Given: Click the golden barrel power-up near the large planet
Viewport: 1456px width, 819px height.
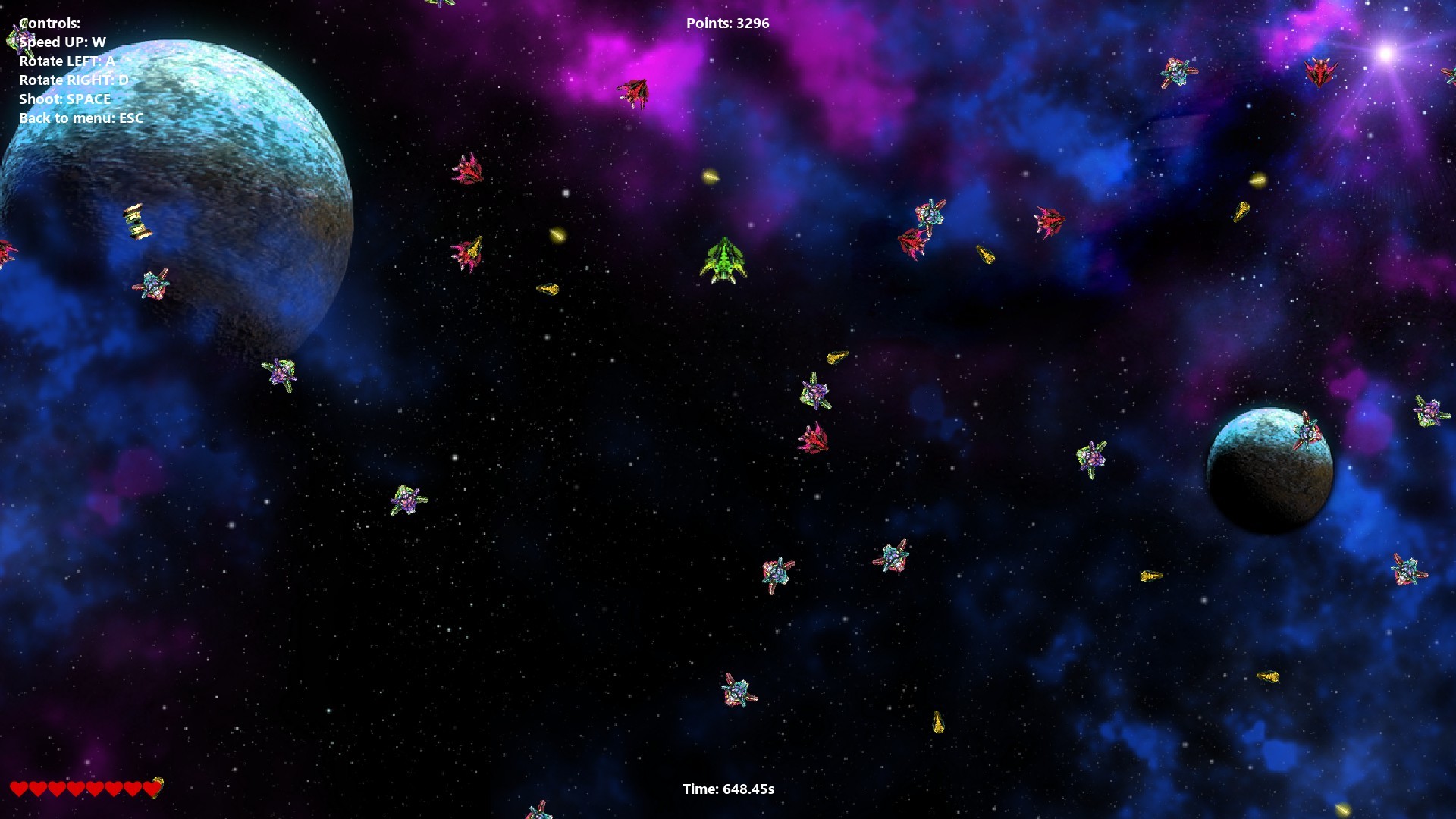Looking at the screenshot, I should (x=135, y=220).
